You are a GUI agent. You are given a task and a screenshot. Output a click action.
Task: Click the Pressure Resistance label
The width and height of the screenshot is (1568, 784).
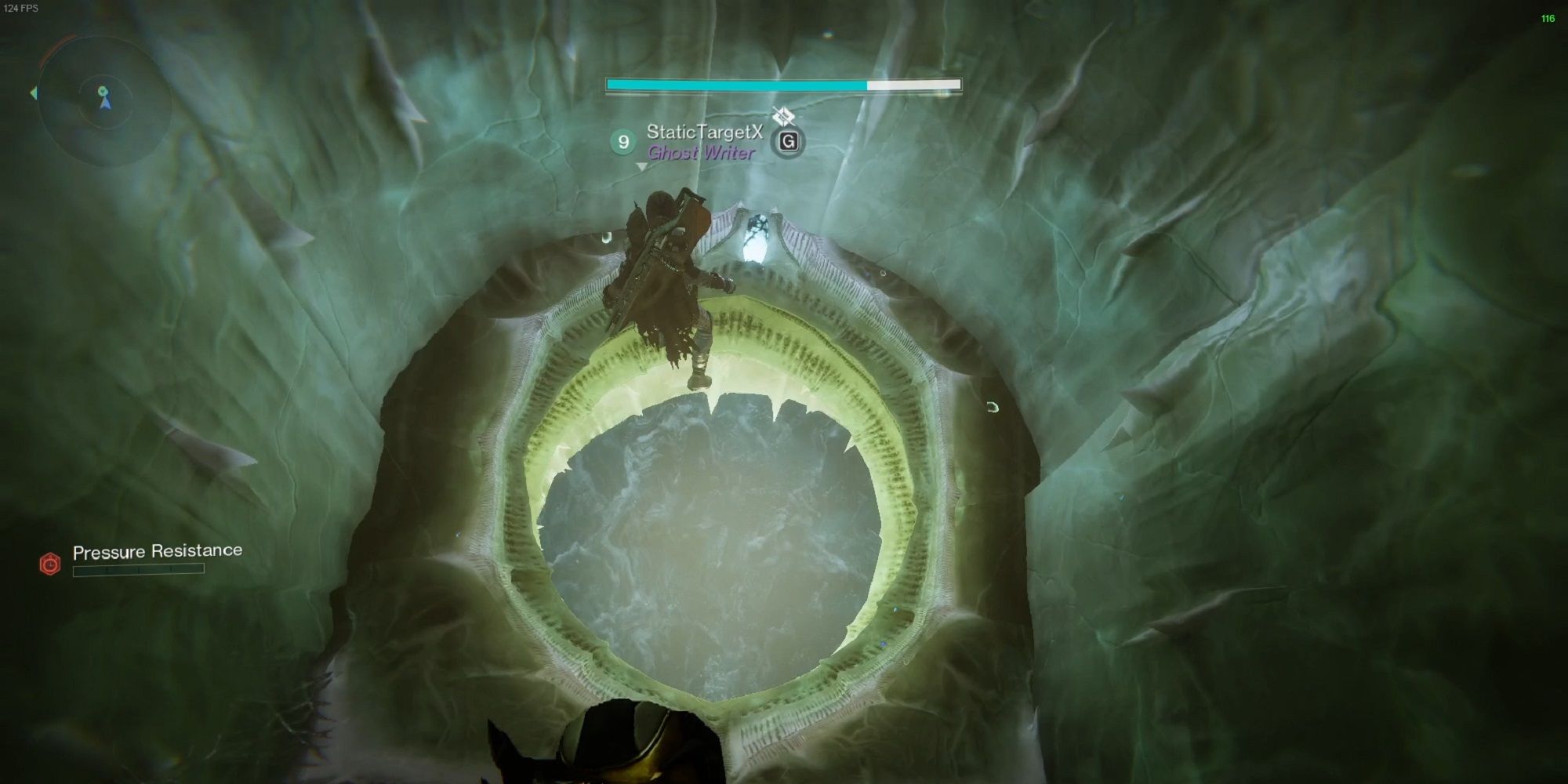pos(157,551)
